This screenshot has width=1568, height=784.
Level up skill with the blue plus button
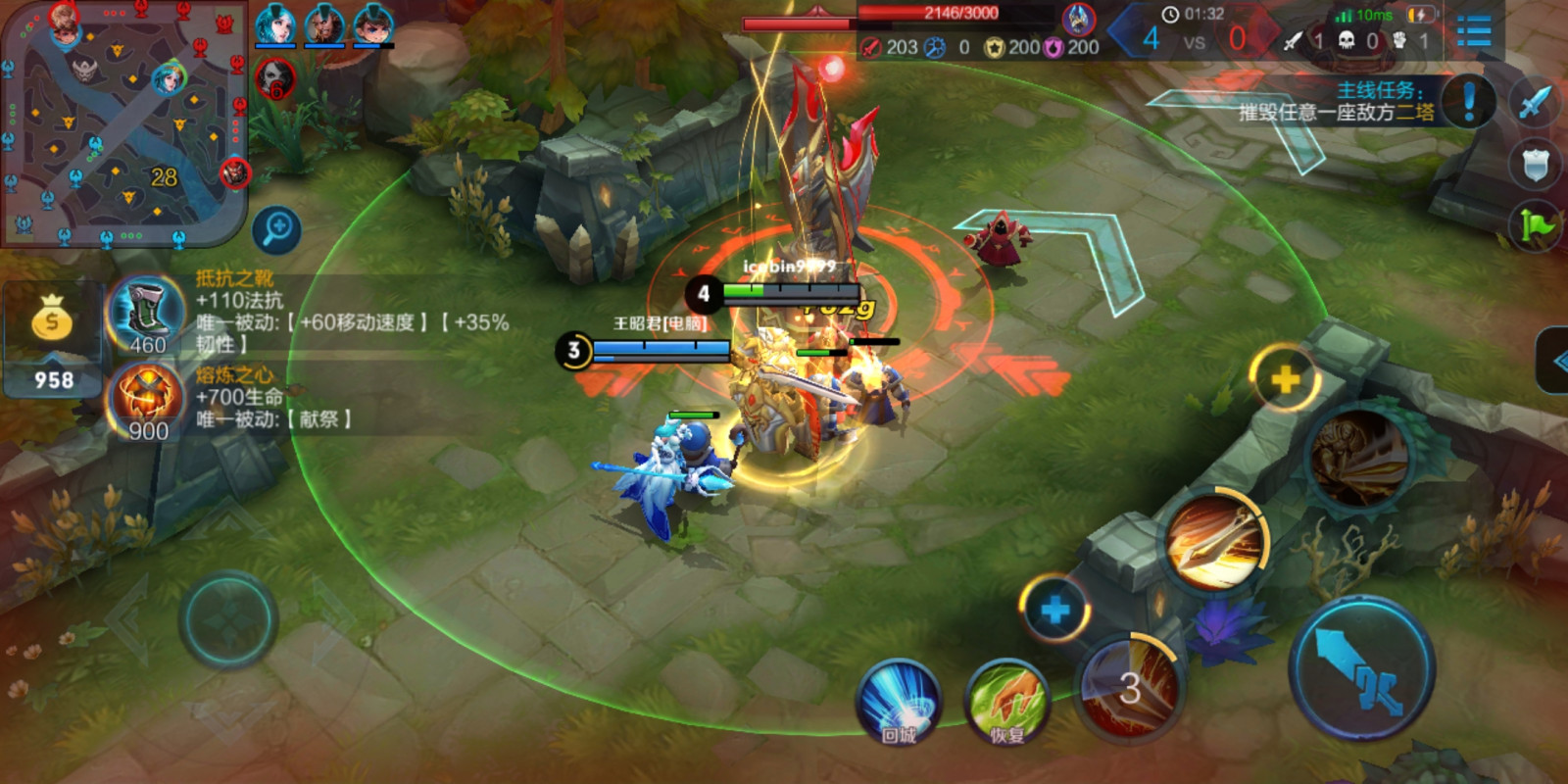tap(1054, 610)
